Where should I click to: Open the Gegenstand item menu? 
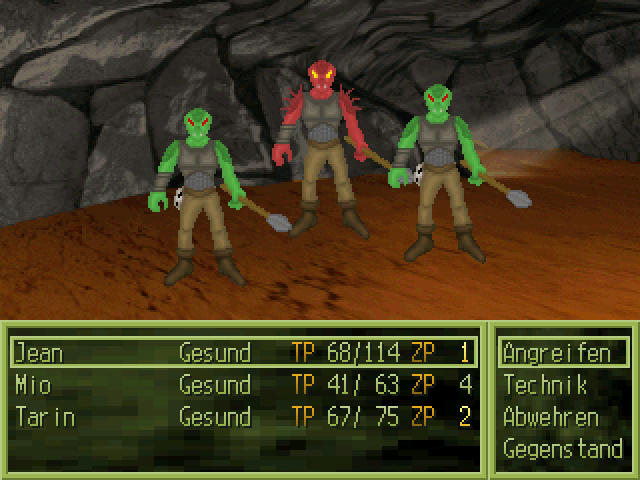562,449
